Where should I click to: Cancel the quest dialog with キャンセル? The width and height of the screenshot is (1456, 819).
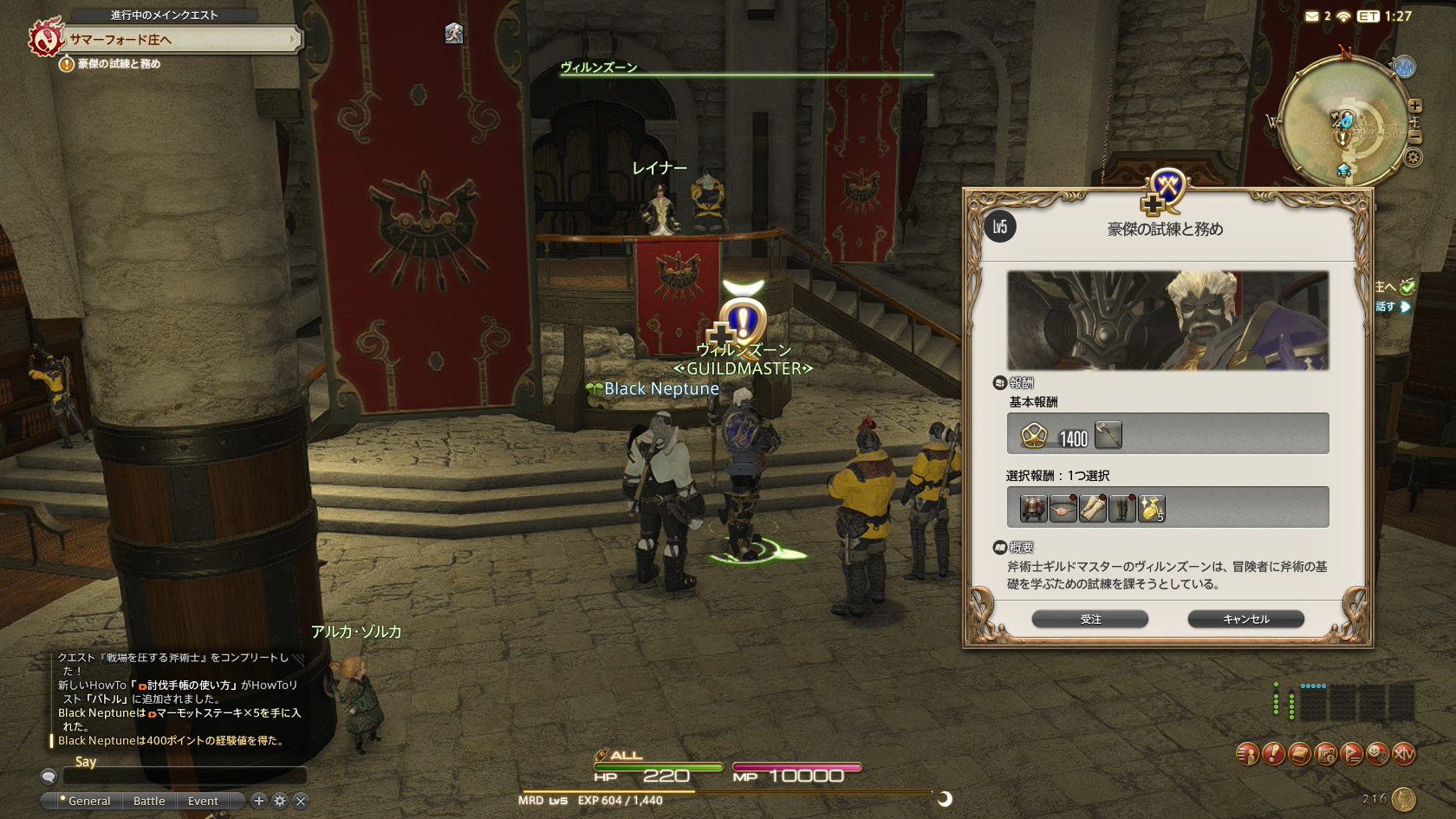point(1245,619)
